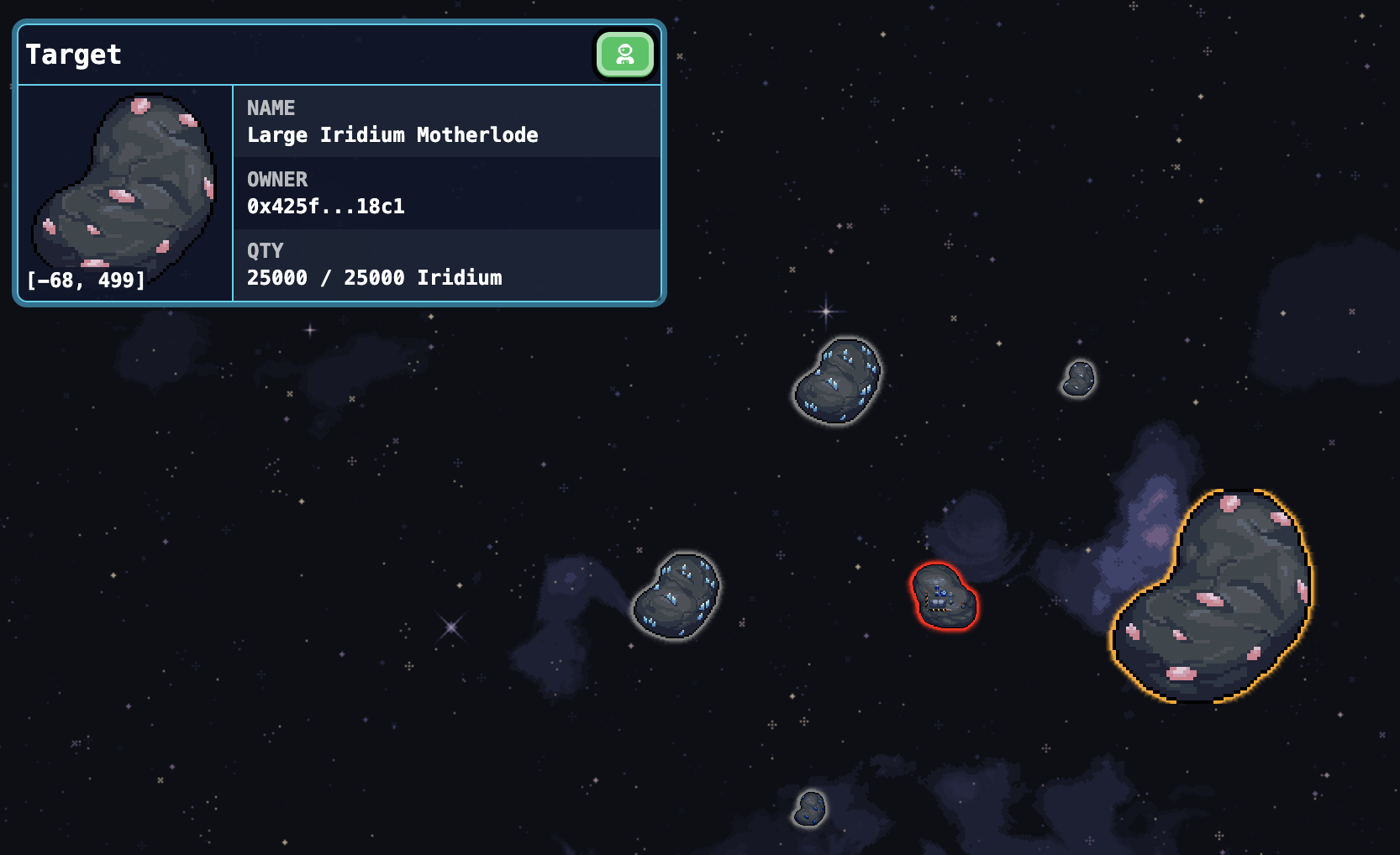Viewport: 1400px width, 855px height.
Task: Select the Large Iridium Motherlode thumbnail in Target panel
Action: click(x=124, y=183)
